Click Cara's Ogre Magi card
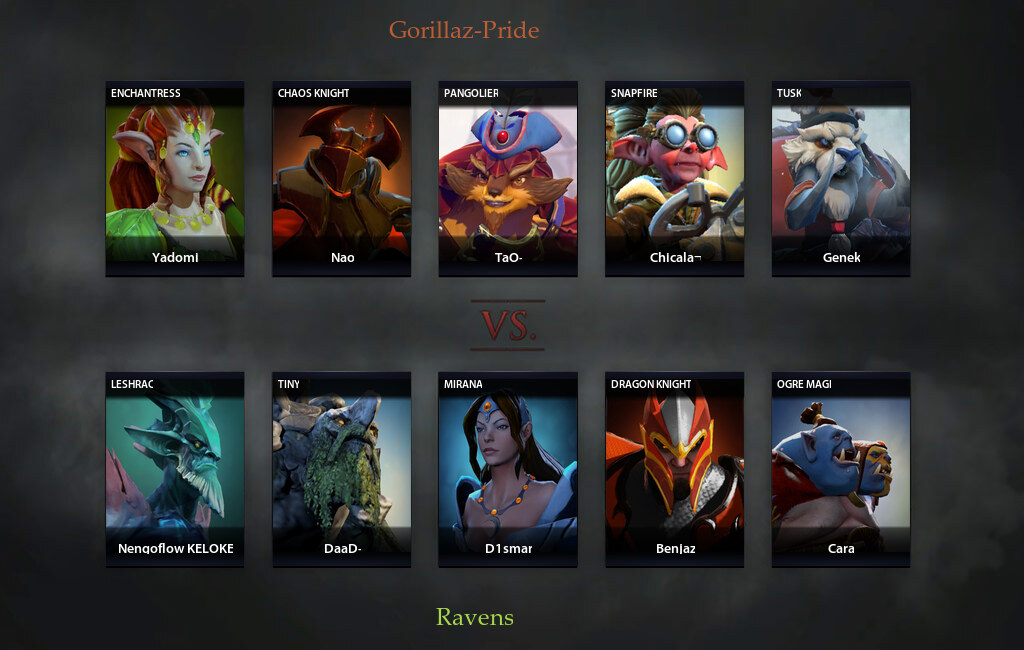Screen dimensions: 1024x650 841,470
